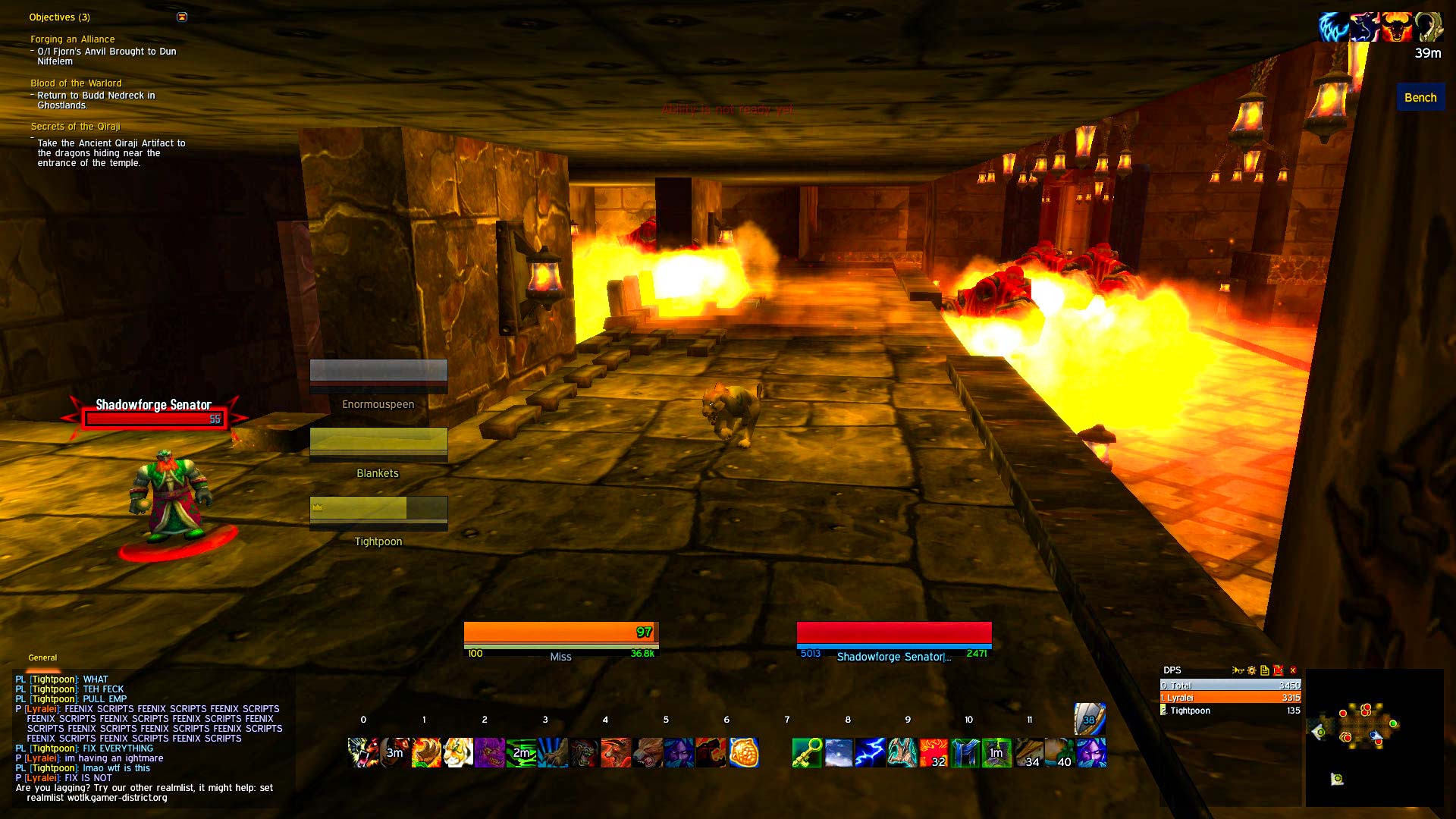The height and width of the screenshot is (819, 1456).
Task: Select Lyralei's row in the DPS meter
Action: 1230,698
